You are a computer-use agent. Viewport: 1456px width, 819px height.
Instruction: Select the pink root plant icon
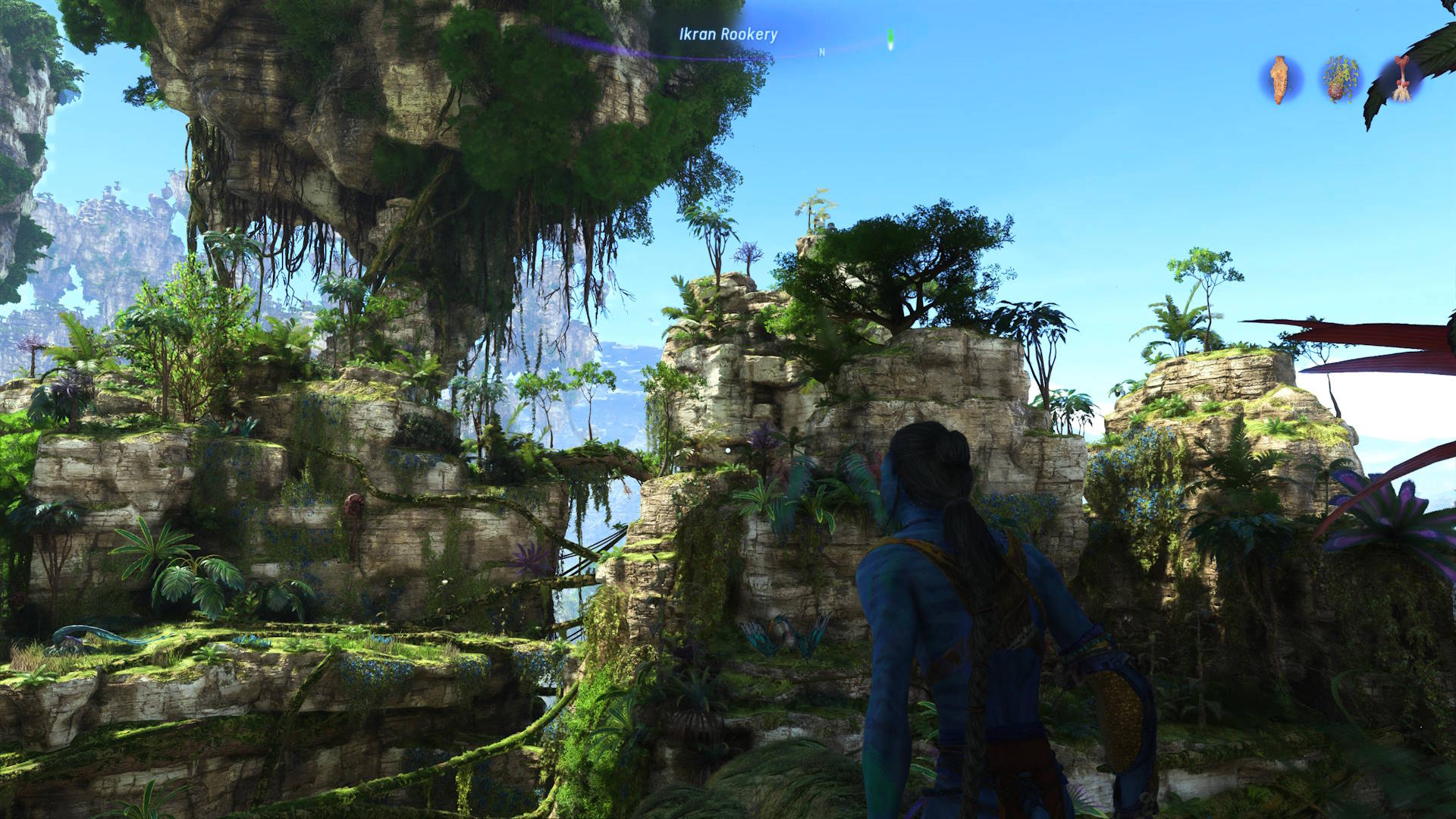[x=1401, y=80]
